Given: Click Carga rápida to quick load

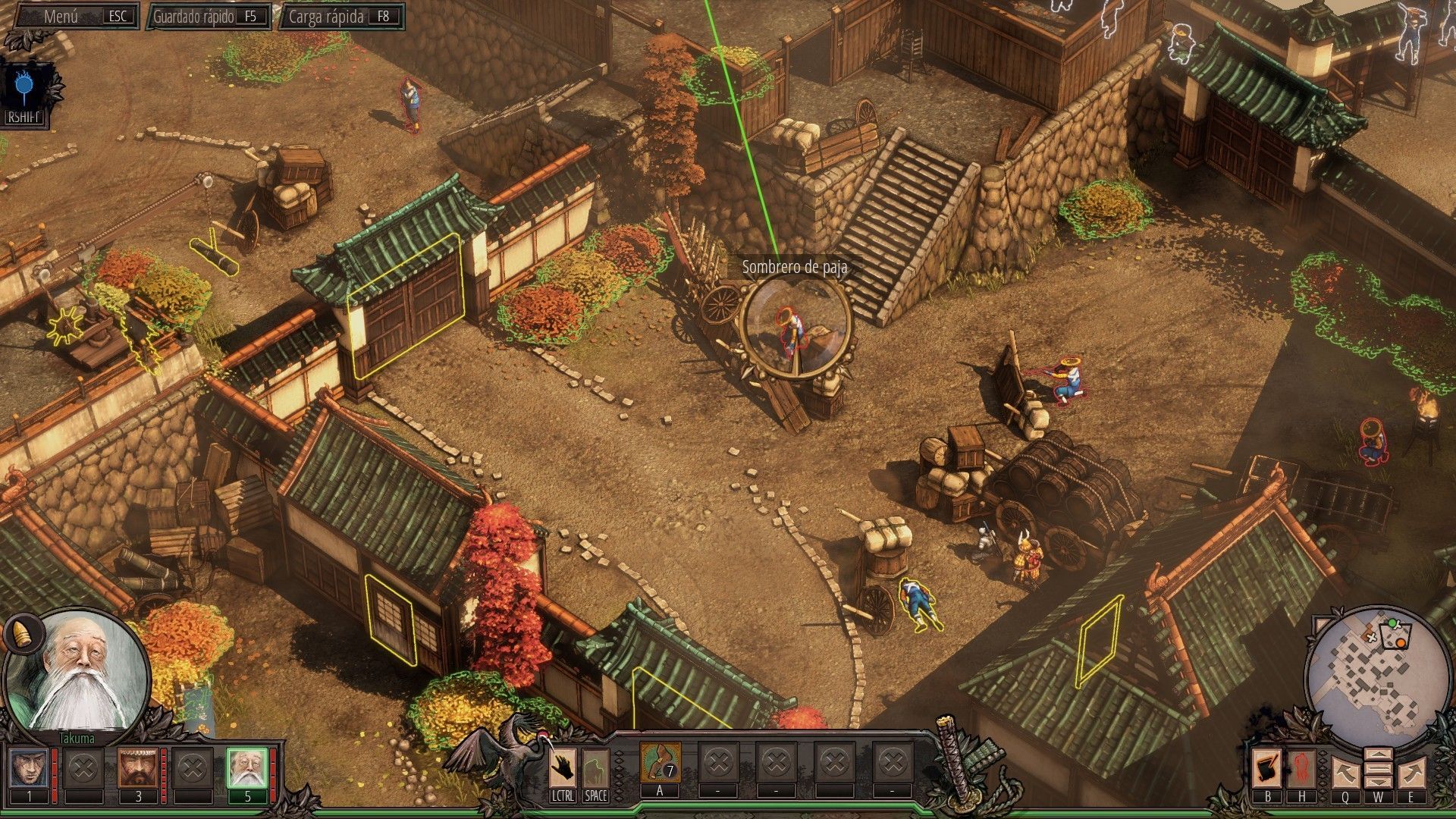Looking at the screenshot, I should 342,16.
